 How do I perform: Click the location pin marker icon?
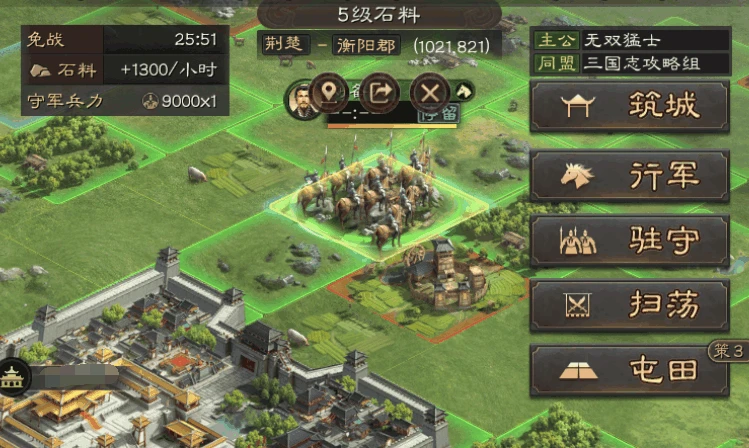[x=329, y=93]
